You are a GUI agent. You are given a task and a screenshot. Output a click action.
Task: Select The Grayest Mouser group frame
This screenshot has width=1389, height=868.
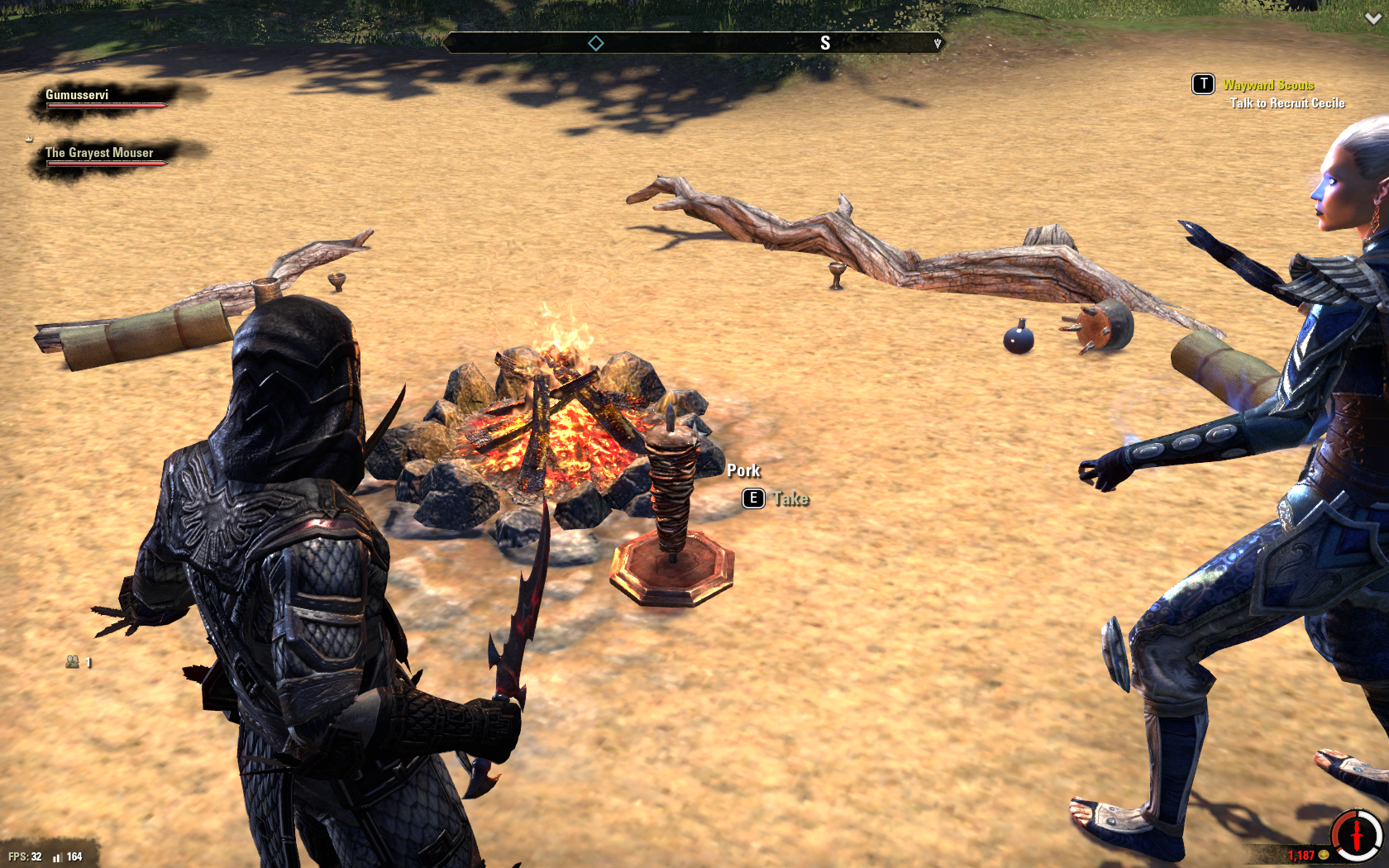[x=99, y=153]
